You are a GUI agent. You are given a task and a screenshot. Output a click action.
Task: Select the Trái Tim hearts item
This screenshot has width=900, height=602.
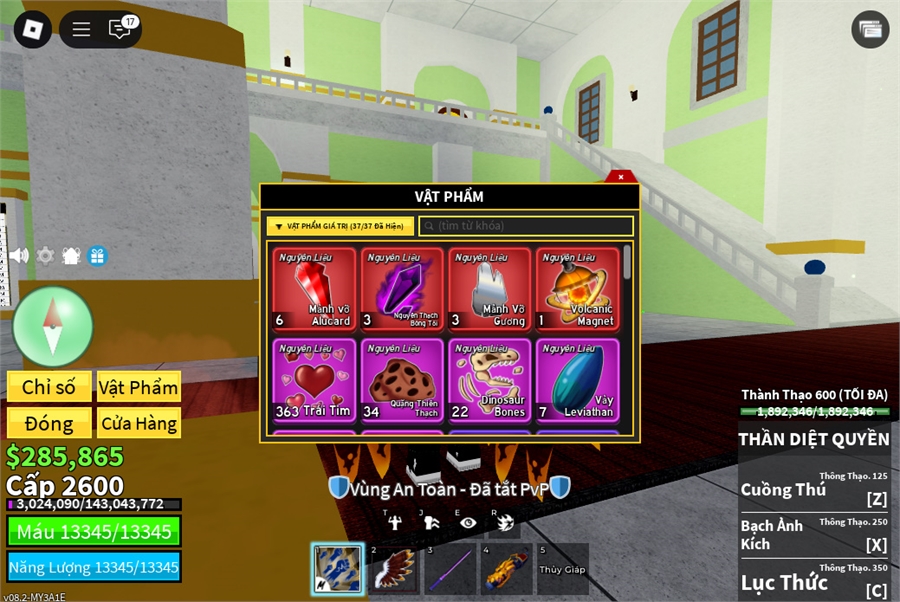tap(315, 381)
